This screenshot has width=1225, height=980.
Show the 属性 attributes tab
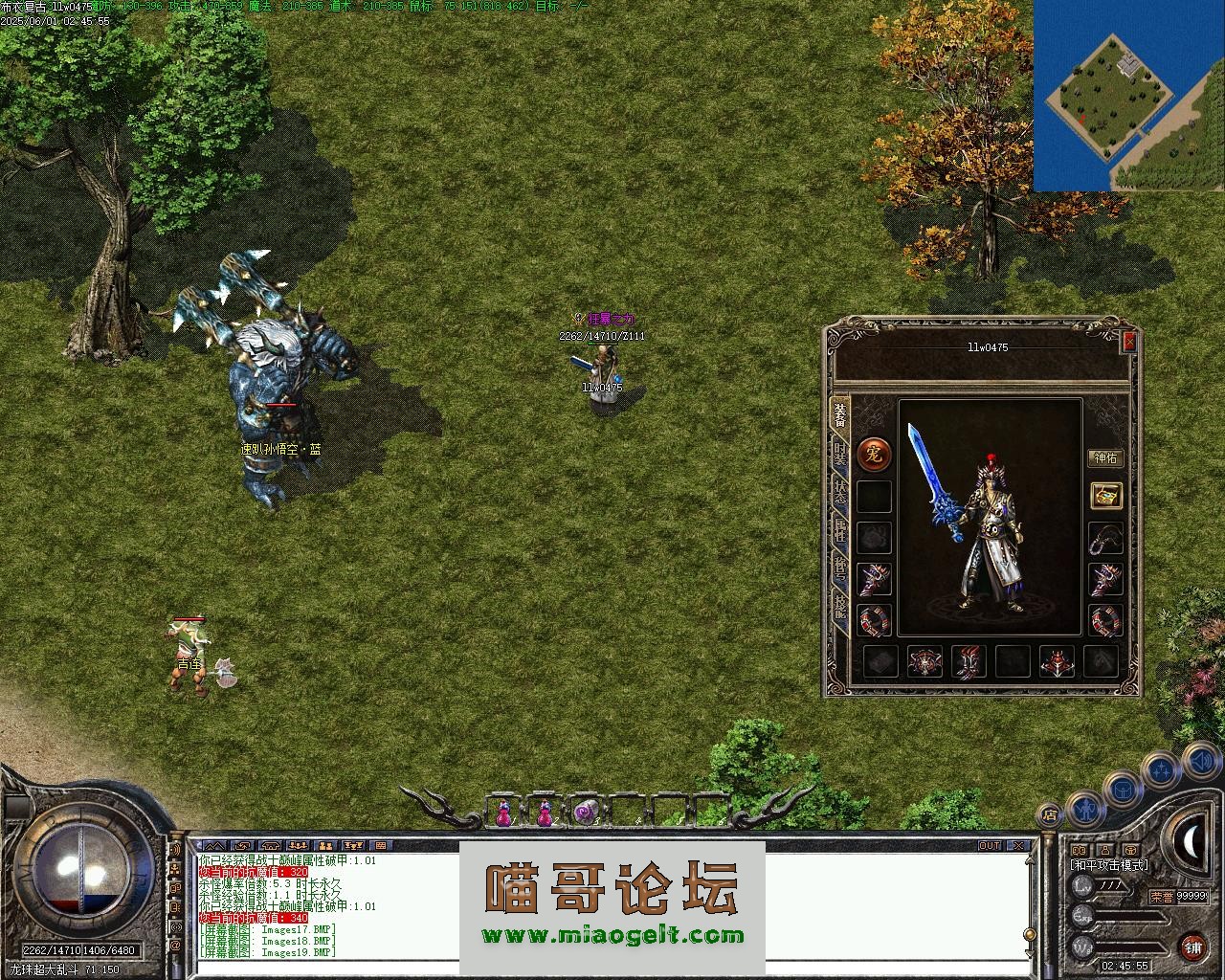pos(839,529)
